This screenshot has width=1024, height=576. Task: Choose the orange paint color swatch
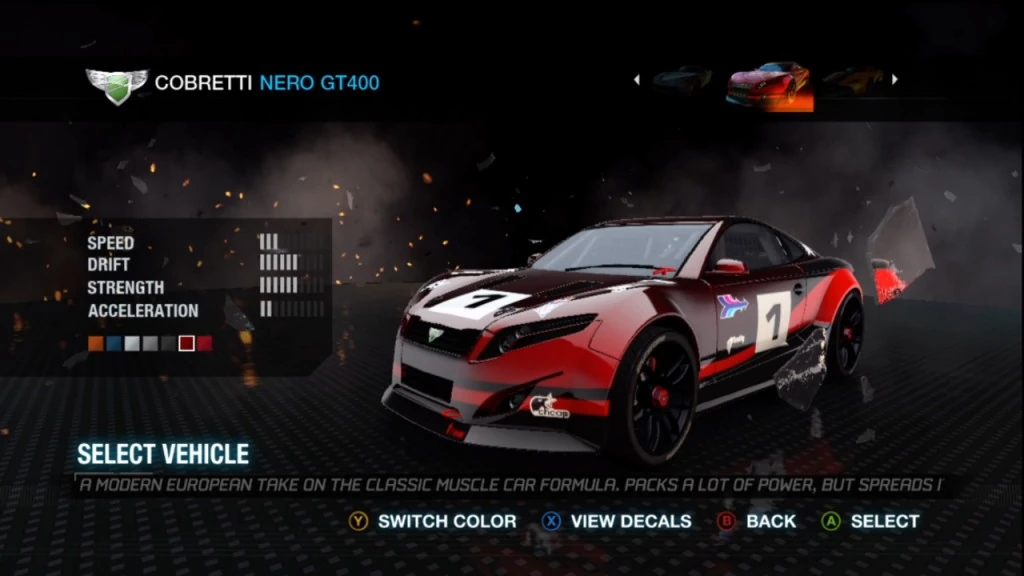[x=95, y=343]
